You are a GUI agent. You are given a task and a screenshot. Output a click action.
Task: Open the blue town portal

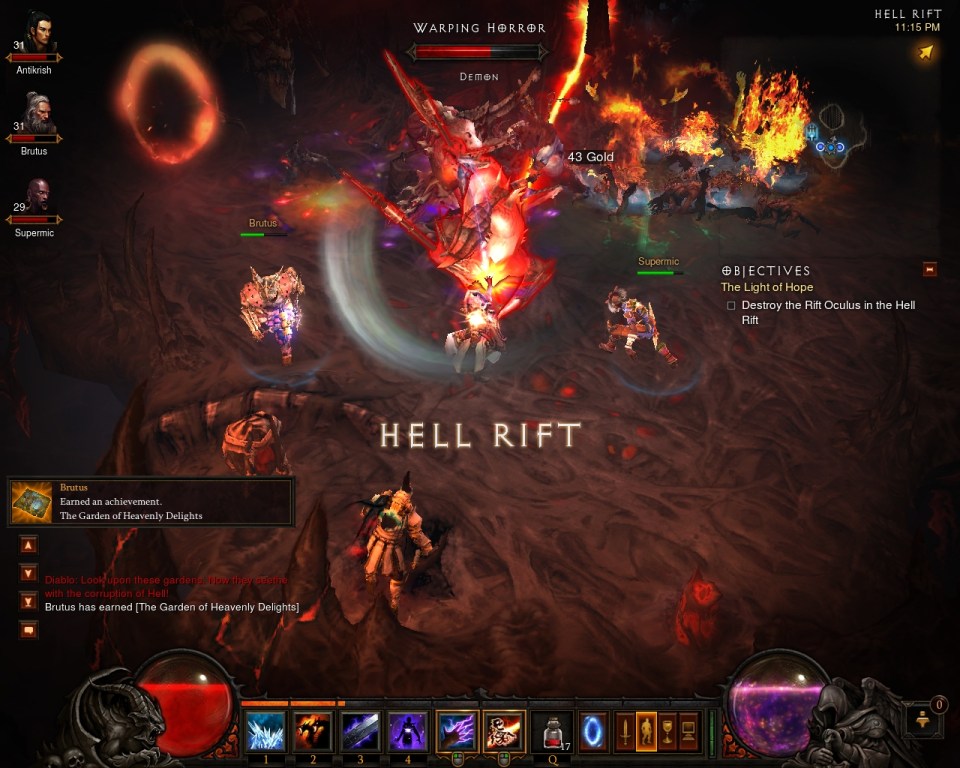coord(593,729)
